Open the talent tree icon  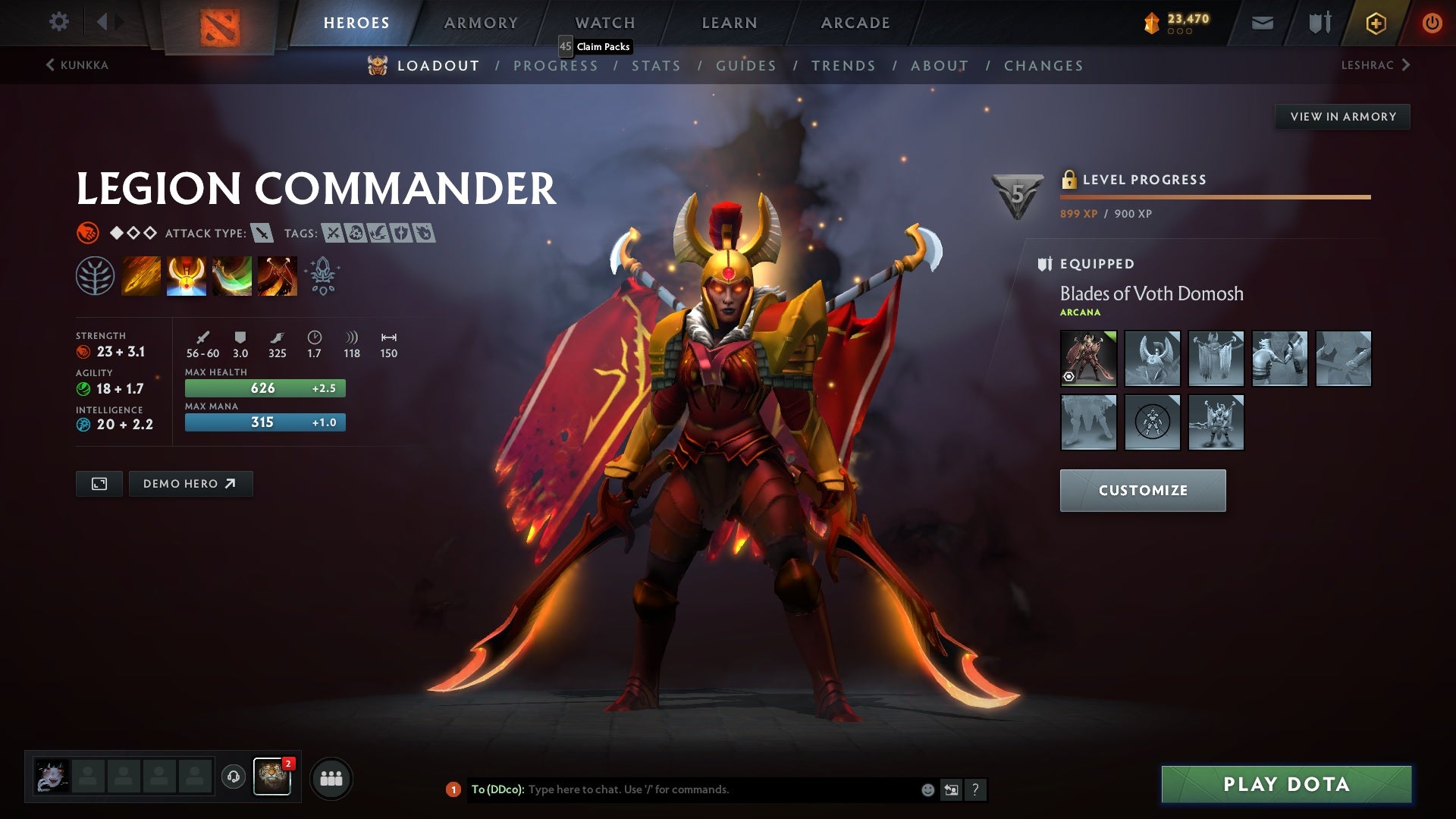95,275
